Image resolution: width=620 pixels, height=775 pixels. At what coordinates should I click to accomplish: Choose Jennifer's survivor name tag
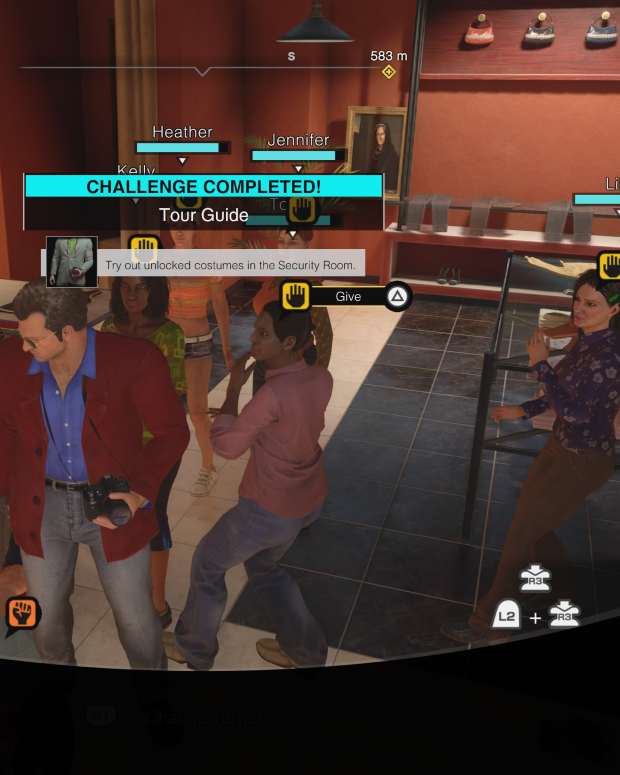coord(298,140)
